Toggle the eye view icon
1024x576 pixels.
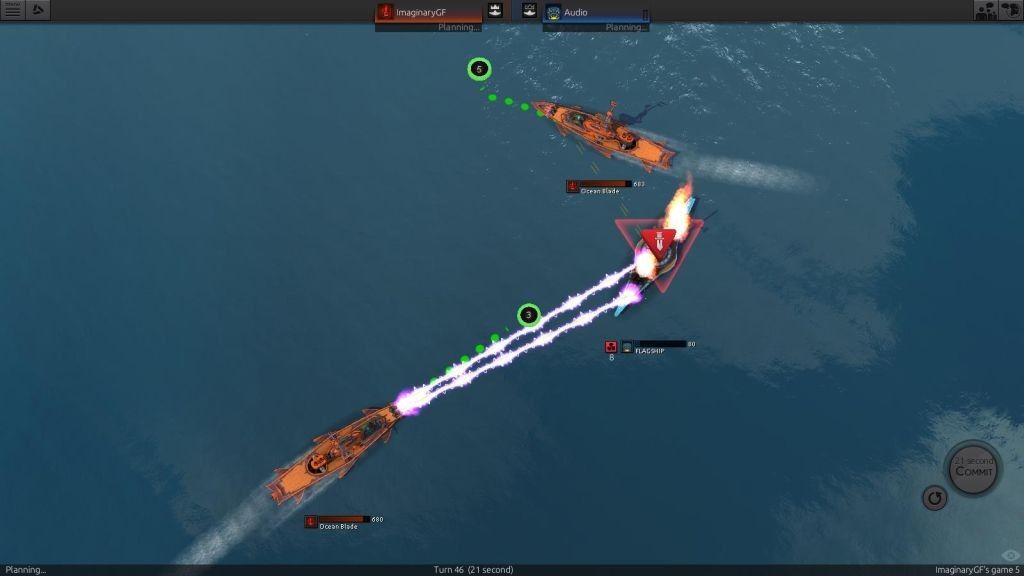1010,556
